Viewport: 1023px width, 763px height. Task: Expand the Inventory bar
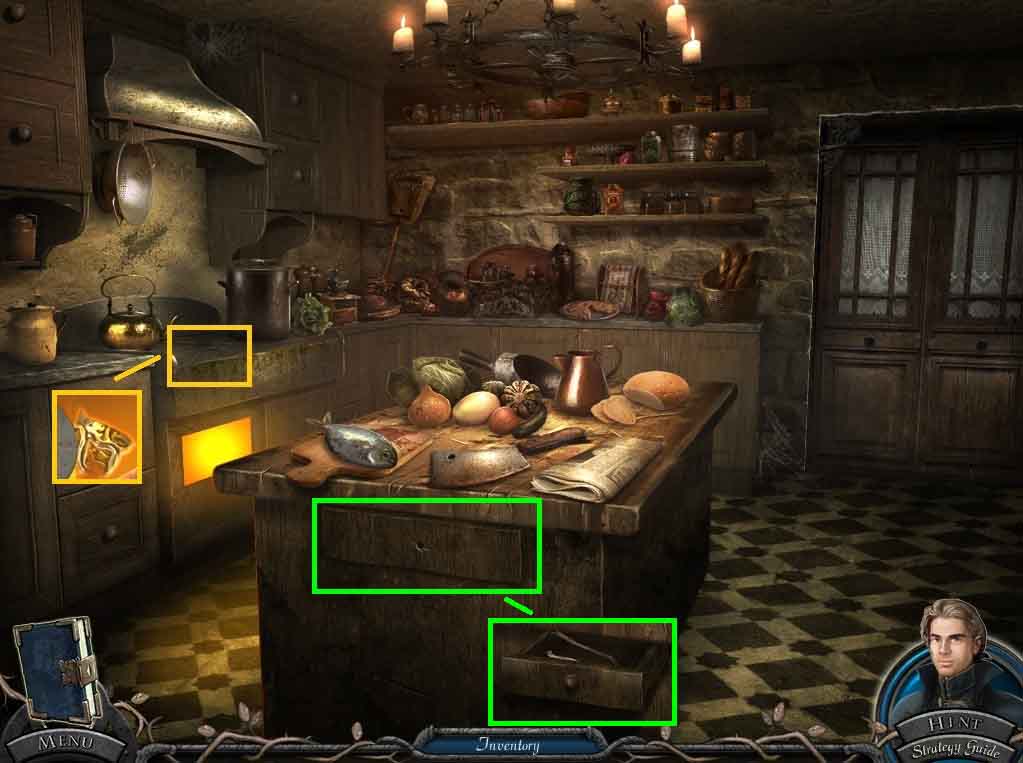507,744
